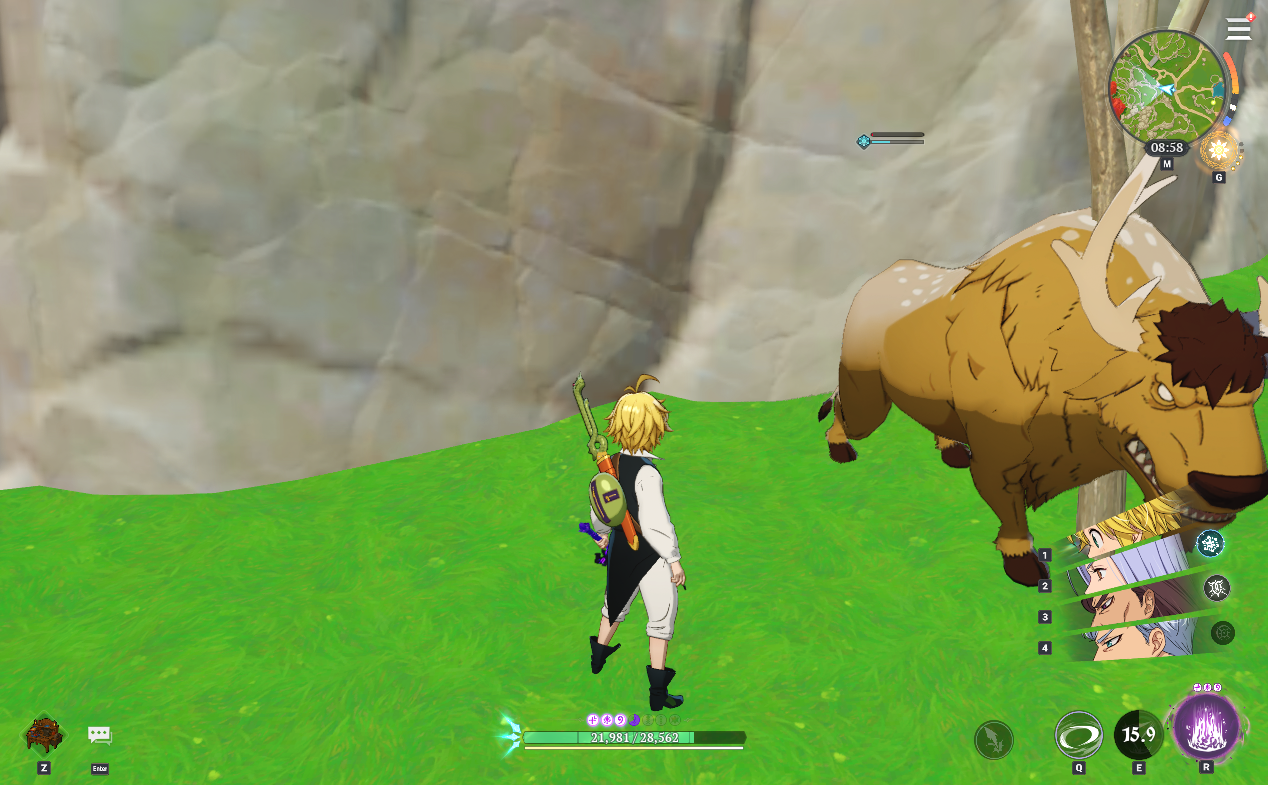Open the hamburger main menu
Viewport: 1268px width, 785px height.
tap(1238, 28)
